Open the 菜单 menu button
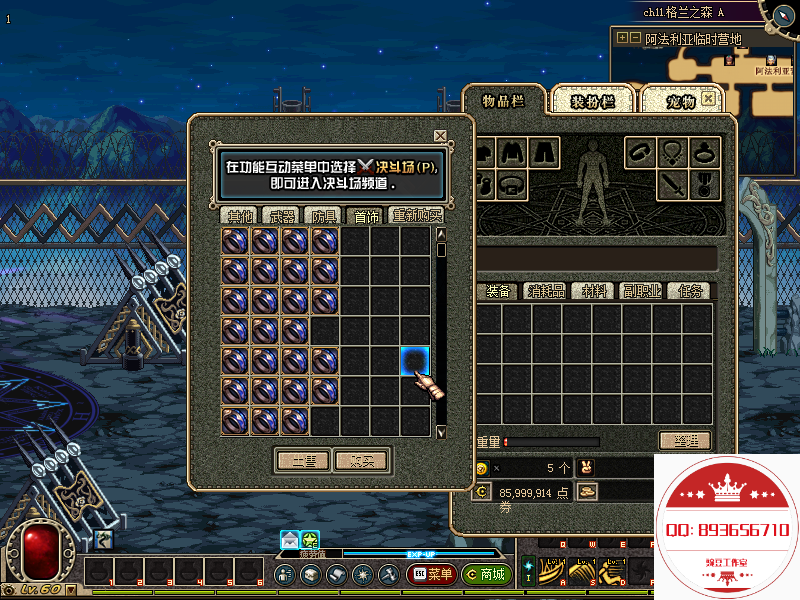This screenshot has height=600, width=800. coord(432,575)
